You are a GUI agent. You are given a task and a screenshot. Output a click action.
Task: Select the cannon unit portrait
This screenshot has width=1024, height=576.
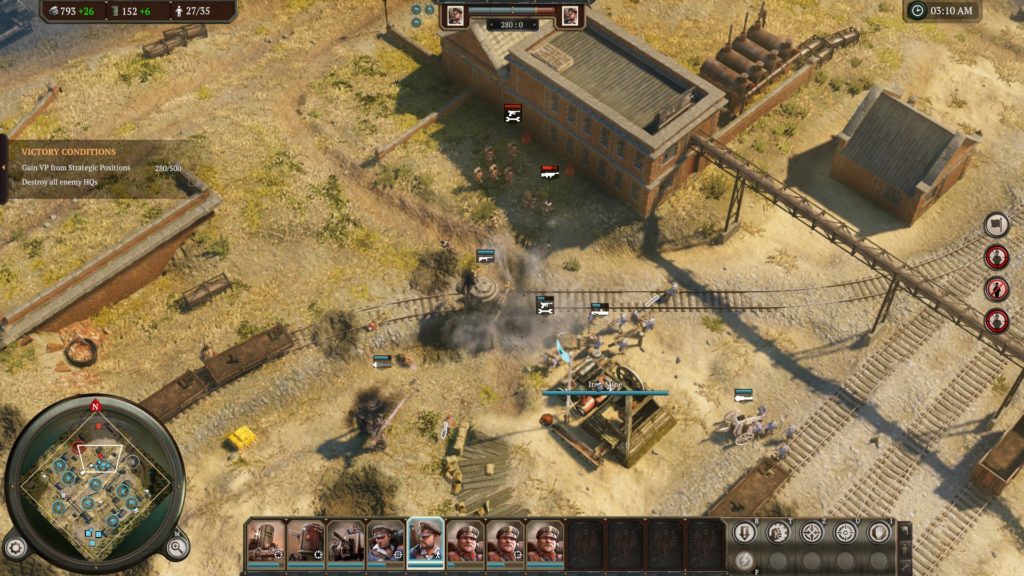(x=345, y=541)
